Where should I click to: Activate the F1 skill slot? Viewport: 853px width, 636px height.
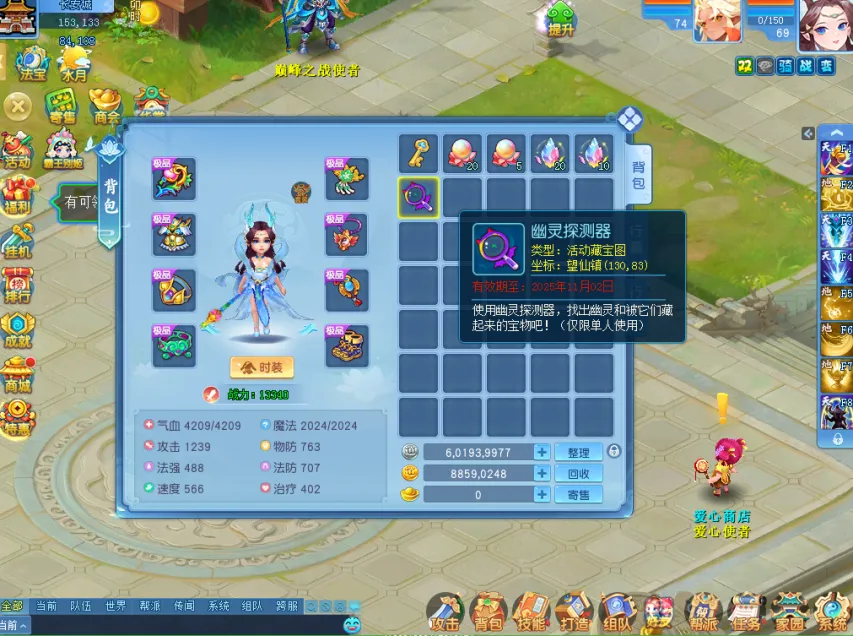836,149
